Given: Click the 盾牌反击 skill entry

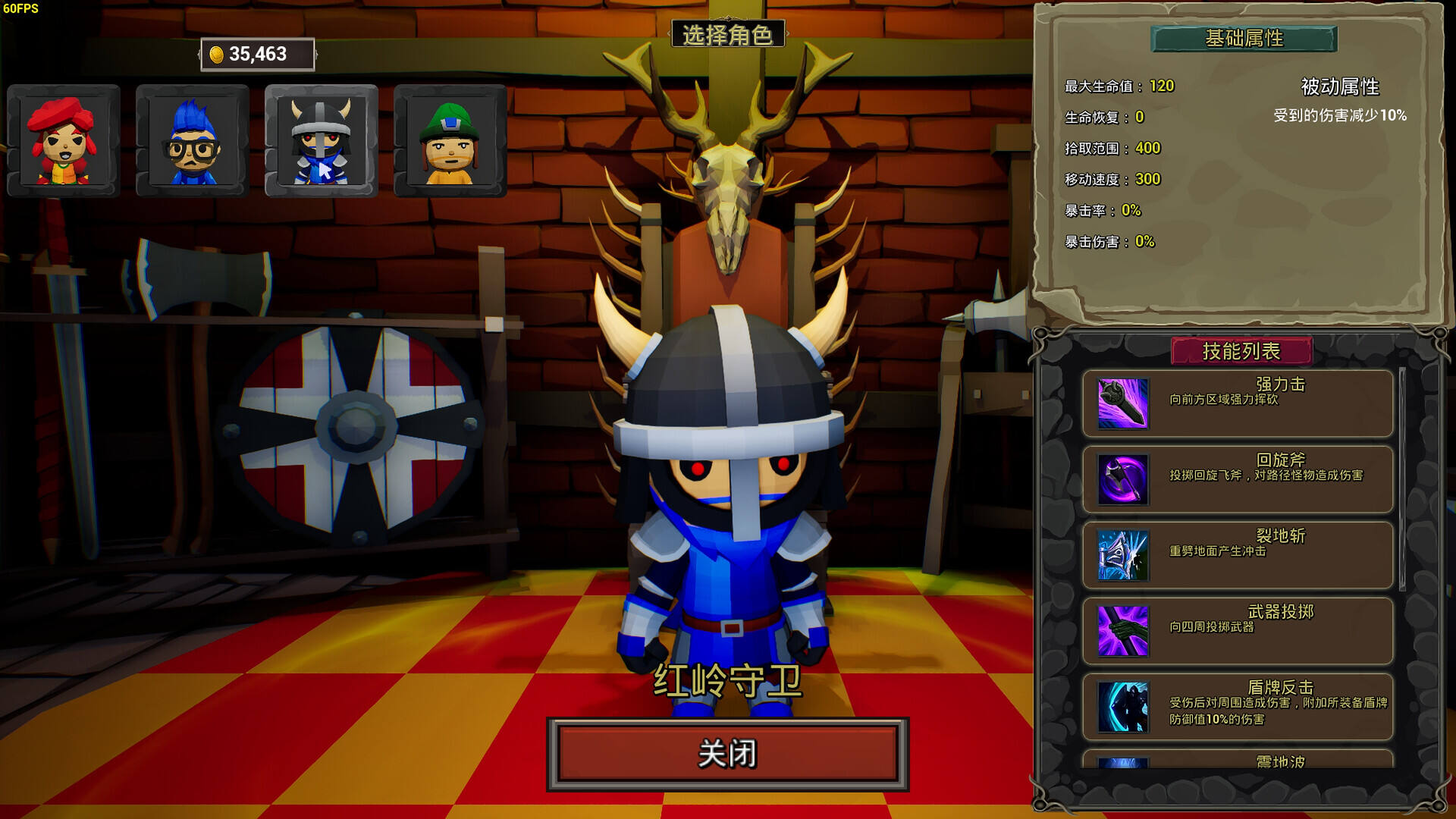Looking at the screenshot, I should pos(1238,707).
